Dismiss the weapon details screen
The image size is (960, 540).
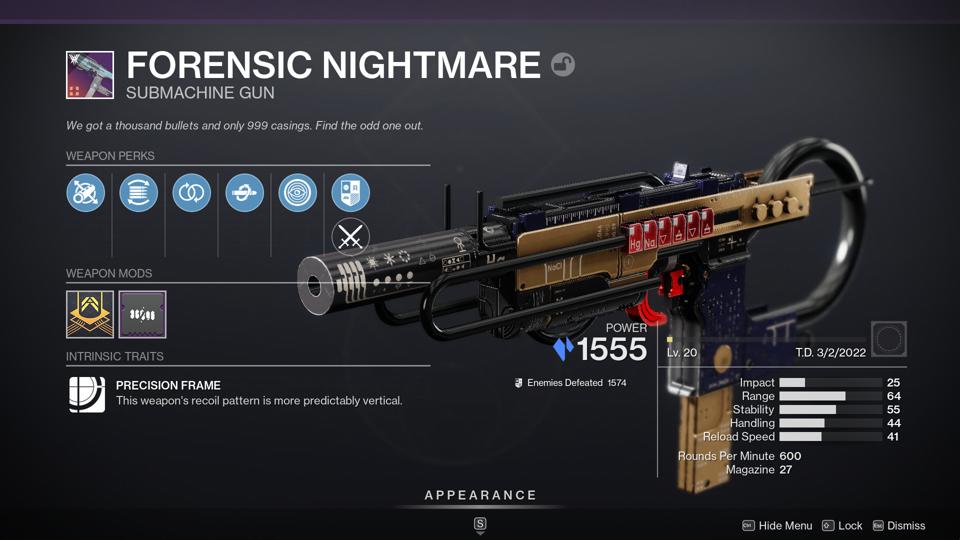coord(898,526)
